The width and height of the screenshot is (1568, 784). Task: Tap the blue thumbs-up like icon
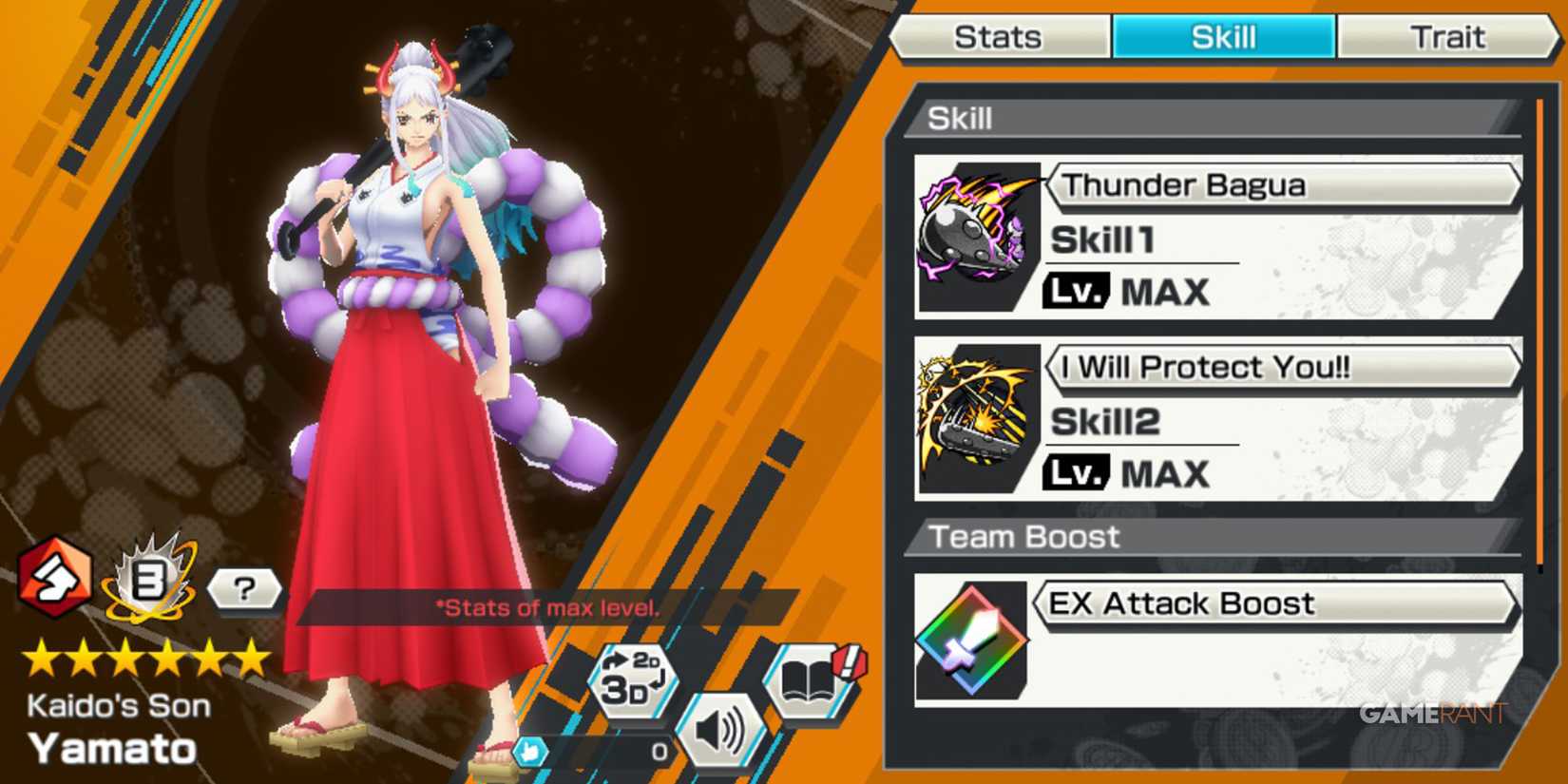click(532, 750)
